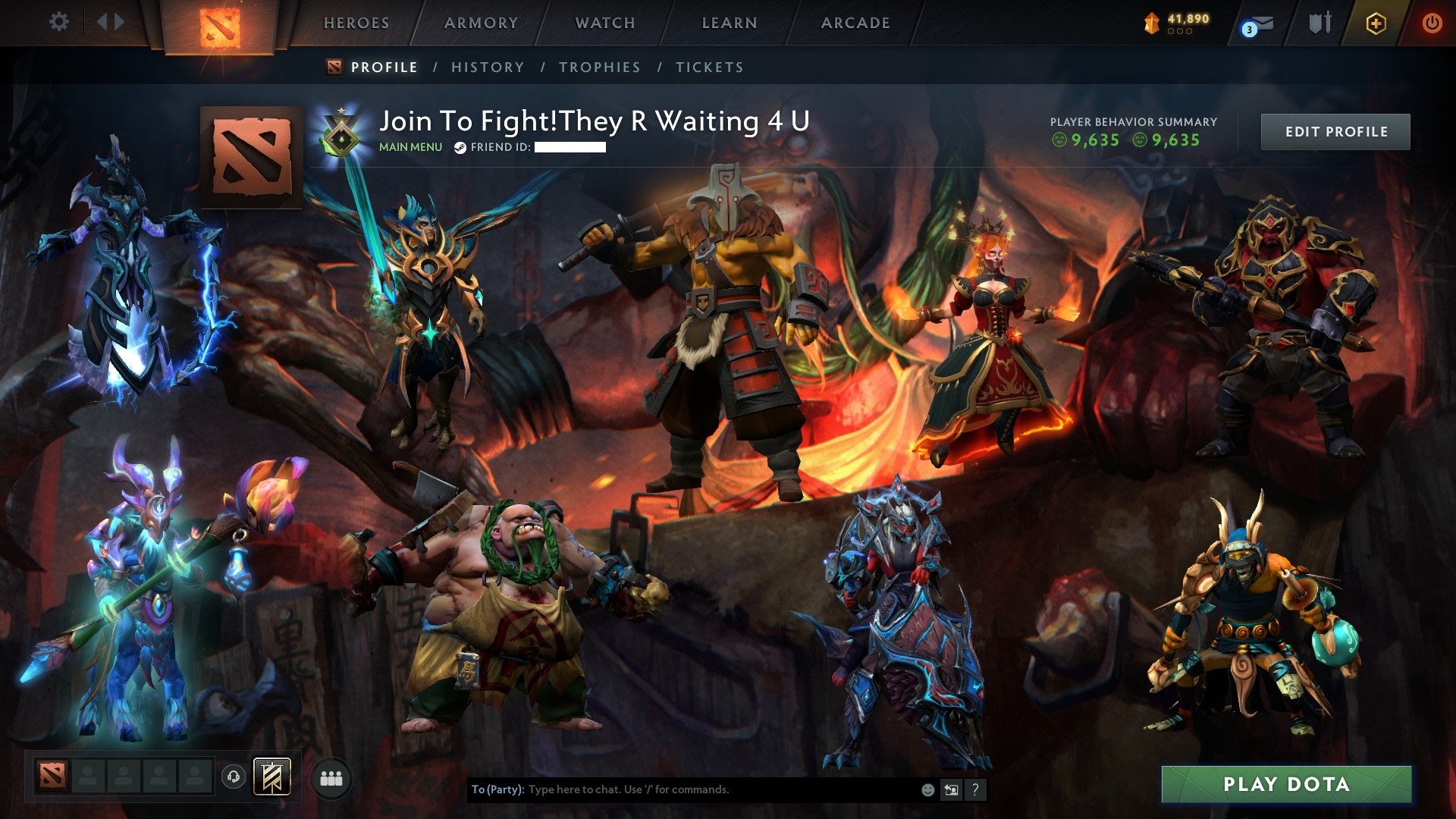The width and height of the screenshot is (1456, 819).
Task: Click the back-forward navigation arrows beside the gear
Action: 109,22
